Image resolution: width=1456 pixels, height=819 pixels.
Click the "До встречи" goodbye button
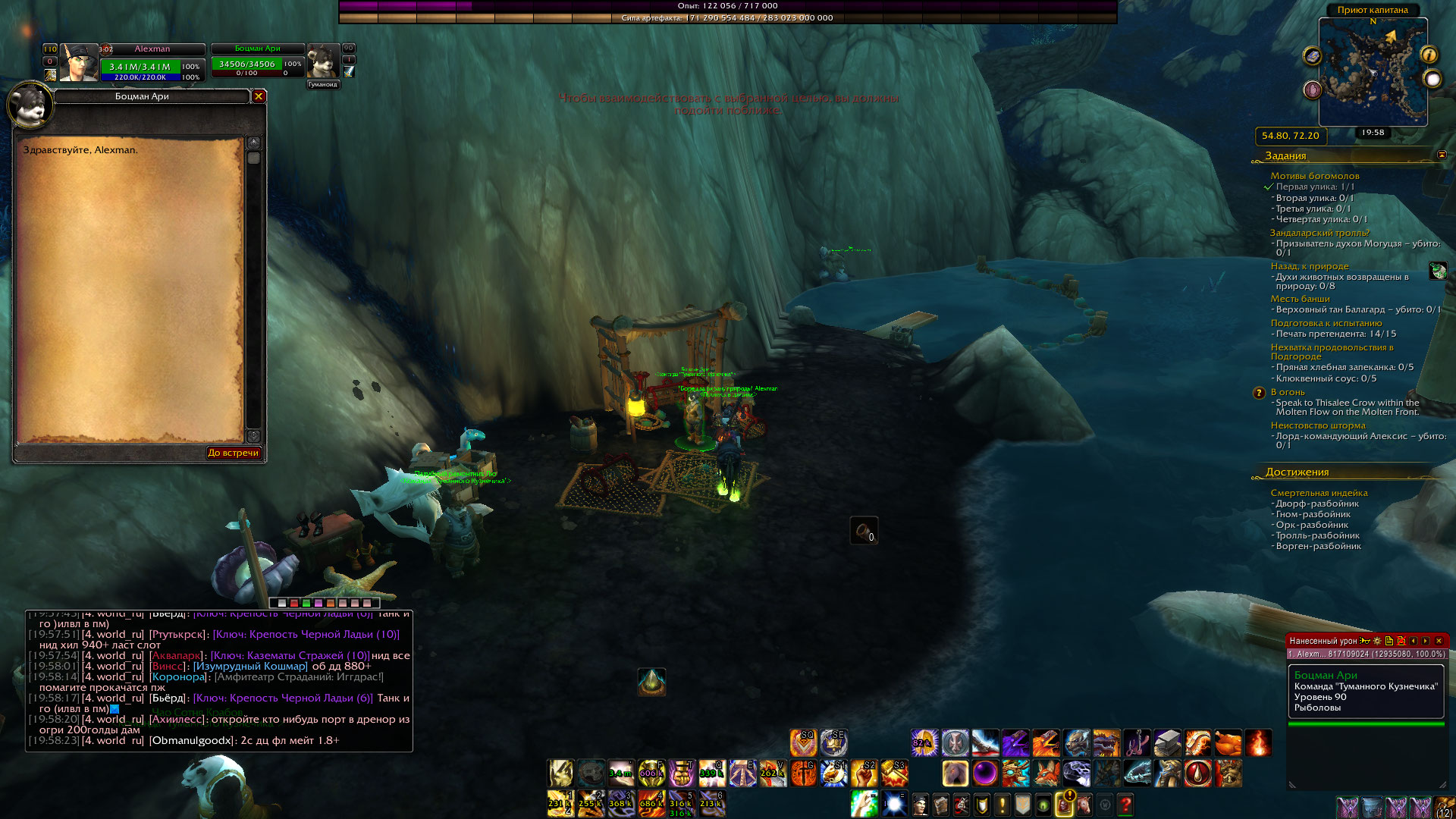pos(234,453)
